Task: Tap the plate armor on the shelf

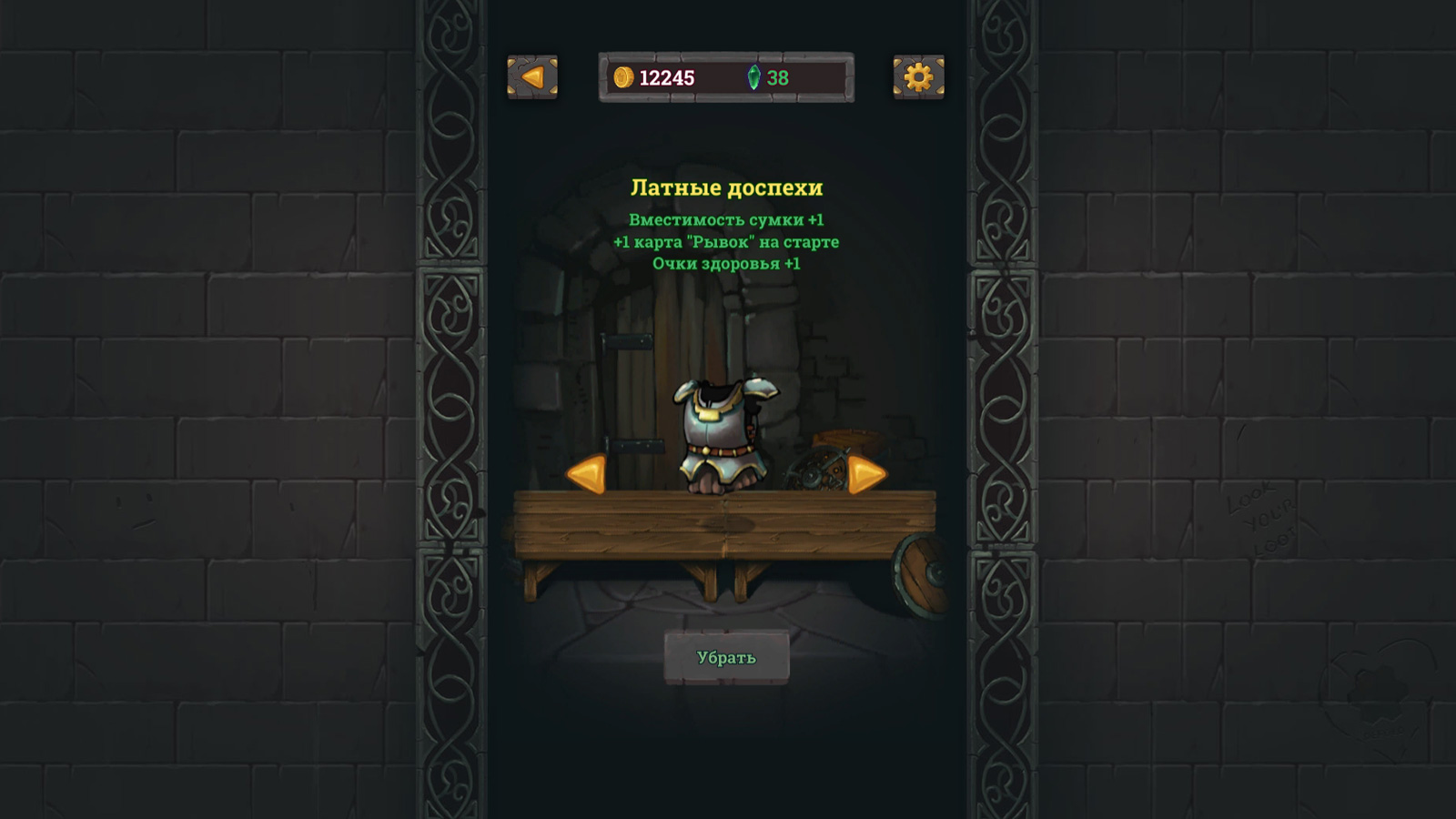Action: pos(723,428)
